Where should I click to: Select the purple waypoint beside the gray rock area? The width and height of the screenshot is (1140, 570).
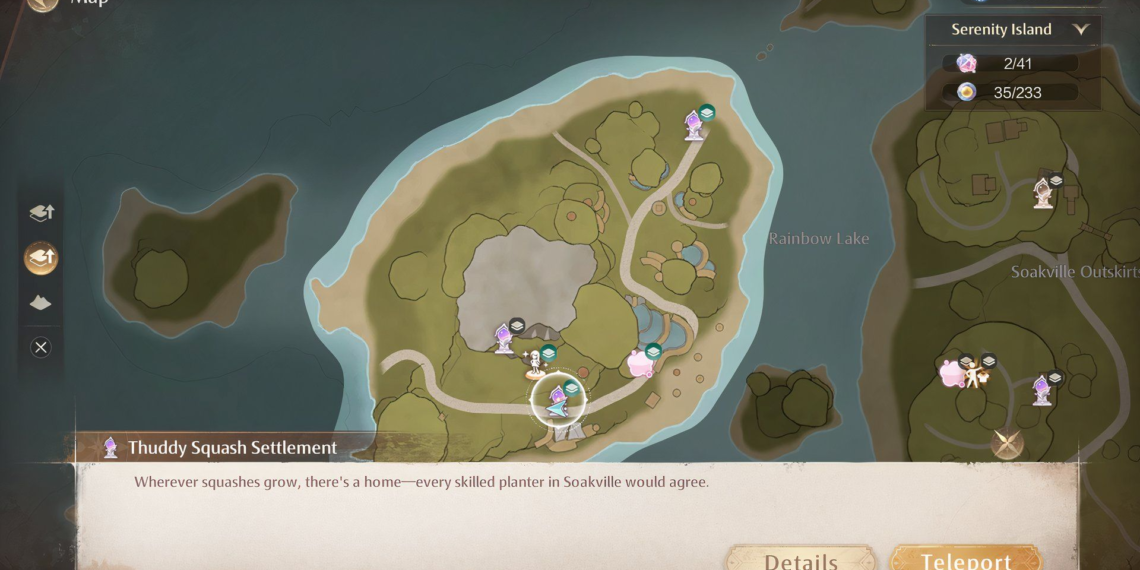(x=504, y=338)
